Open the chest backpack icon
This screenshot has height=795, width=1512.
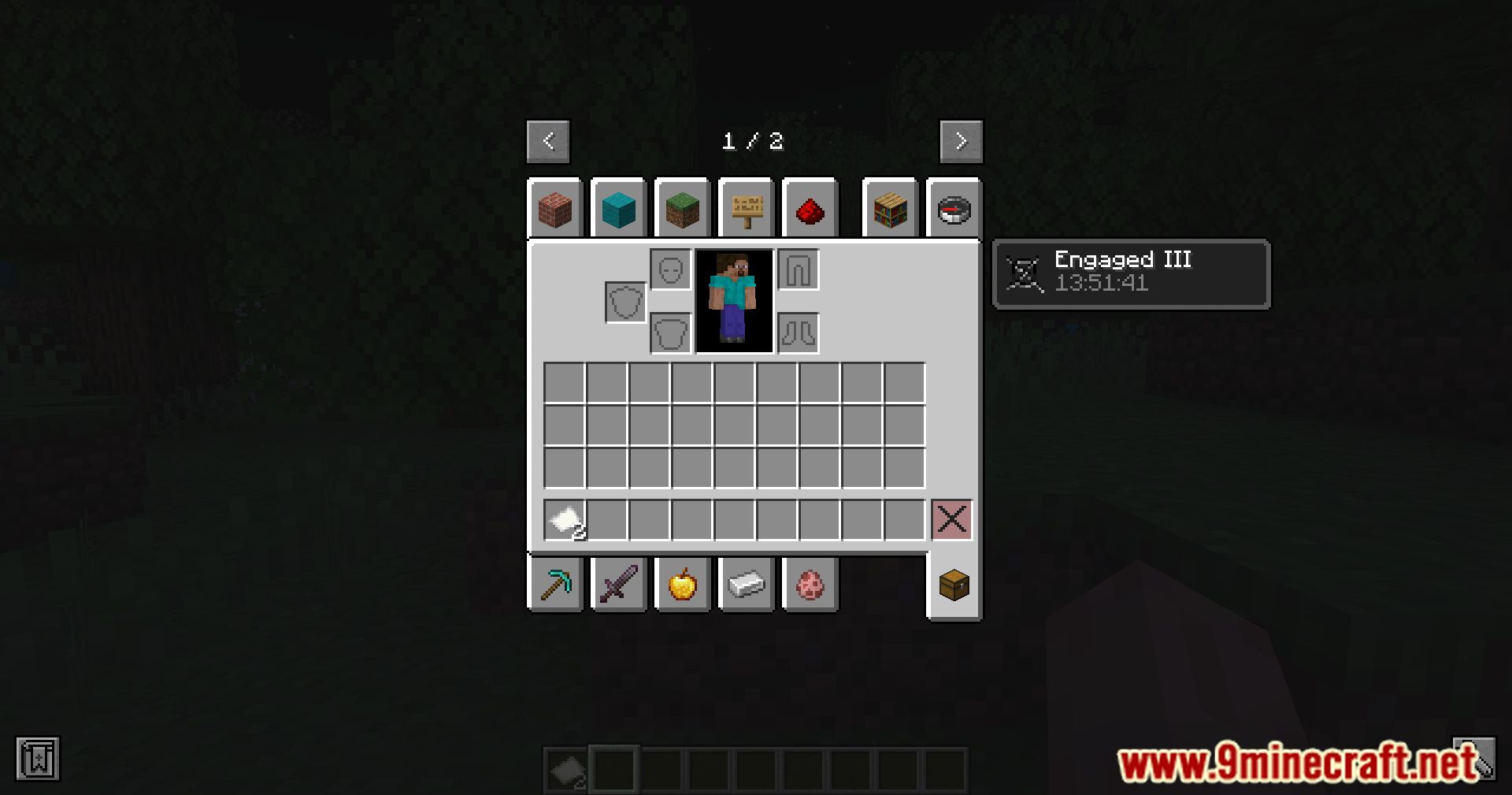point(954,584)
